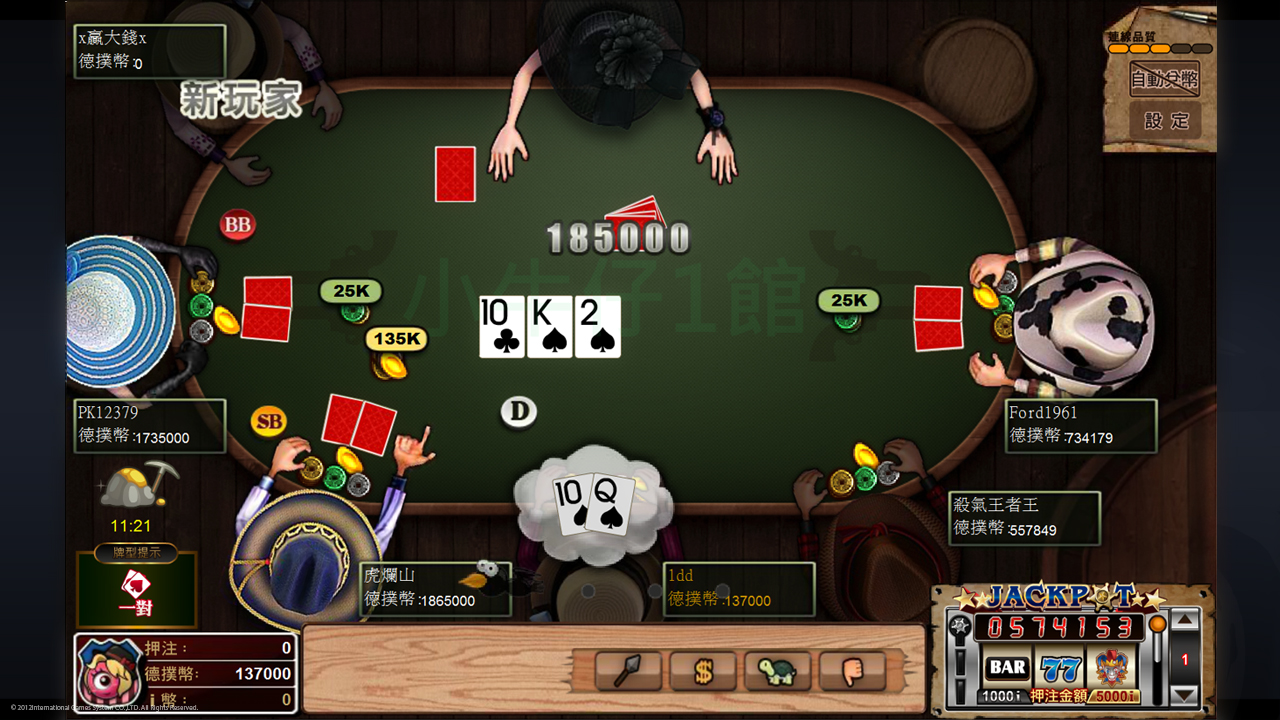This screenshot has height=720, width=1280.
Task: Increase the jackpot bet with up arrow
Action: (x=1184, y=622)
